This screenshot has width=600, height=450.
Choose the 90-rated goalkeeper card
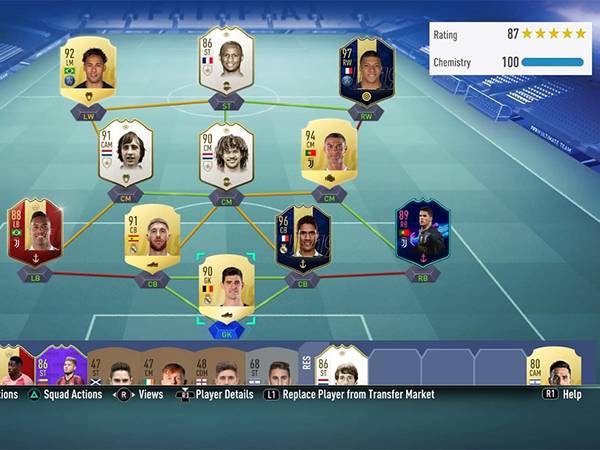pyautogui.click(x=226, y=287)
